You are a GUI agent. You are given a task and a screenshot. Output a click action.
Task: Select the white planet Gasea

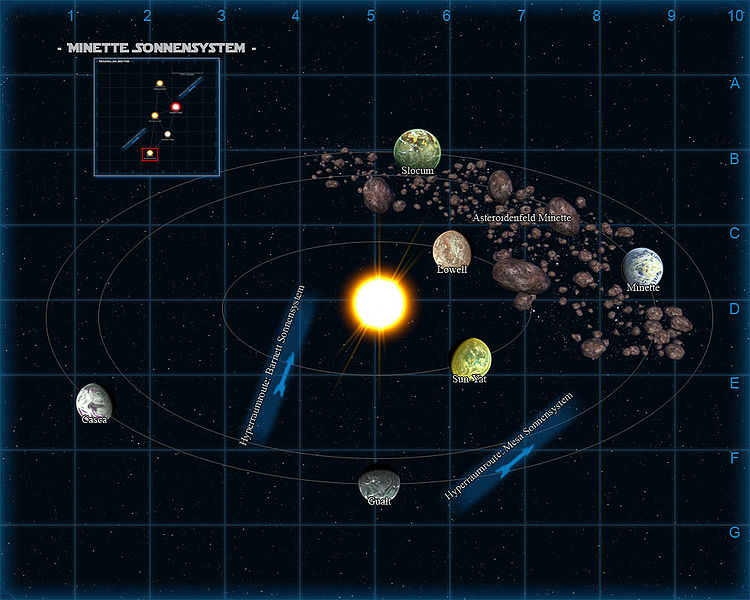point(93,401)
